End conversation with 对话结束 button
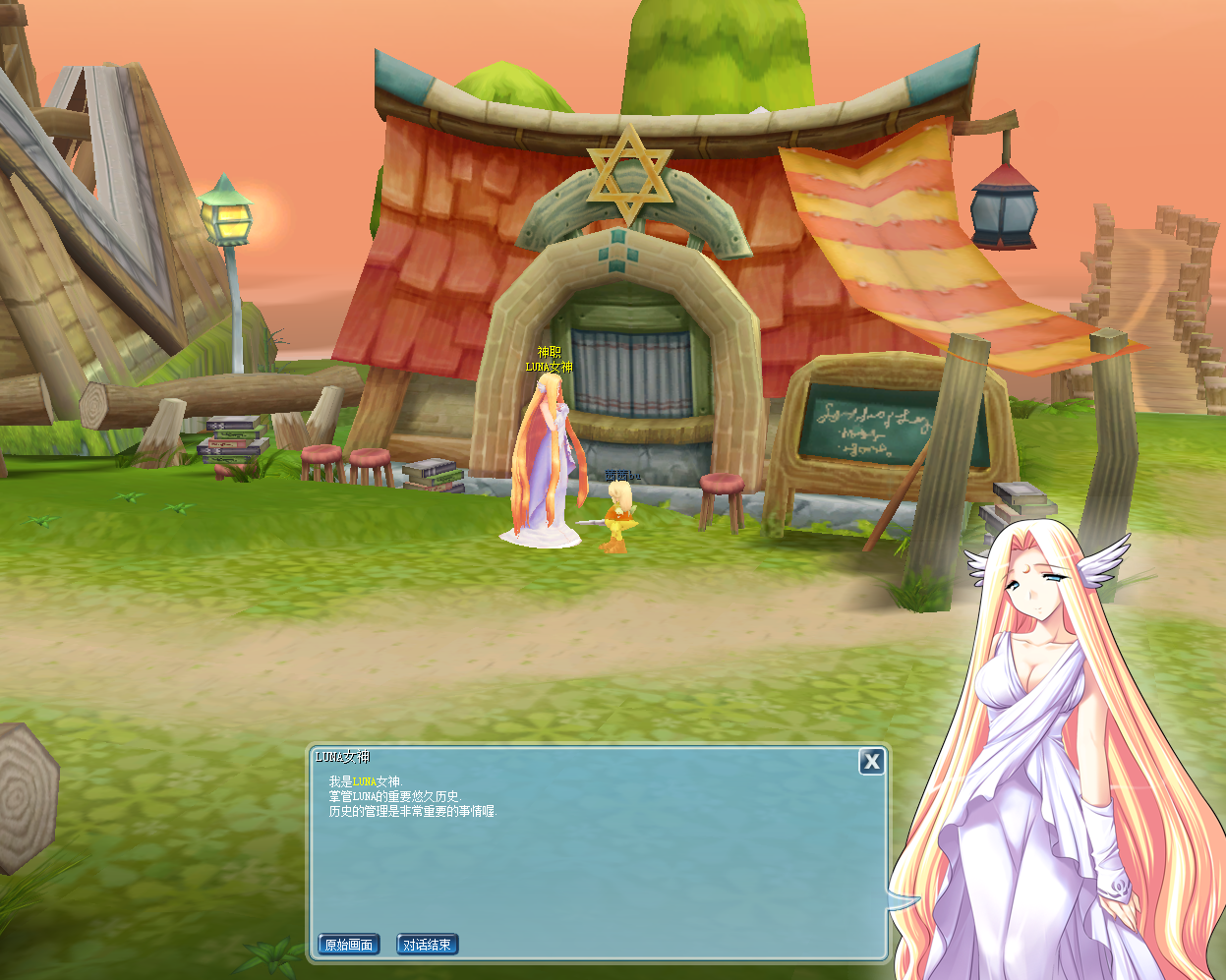Screen dimensions: 1226x980 tap(428, 945)
